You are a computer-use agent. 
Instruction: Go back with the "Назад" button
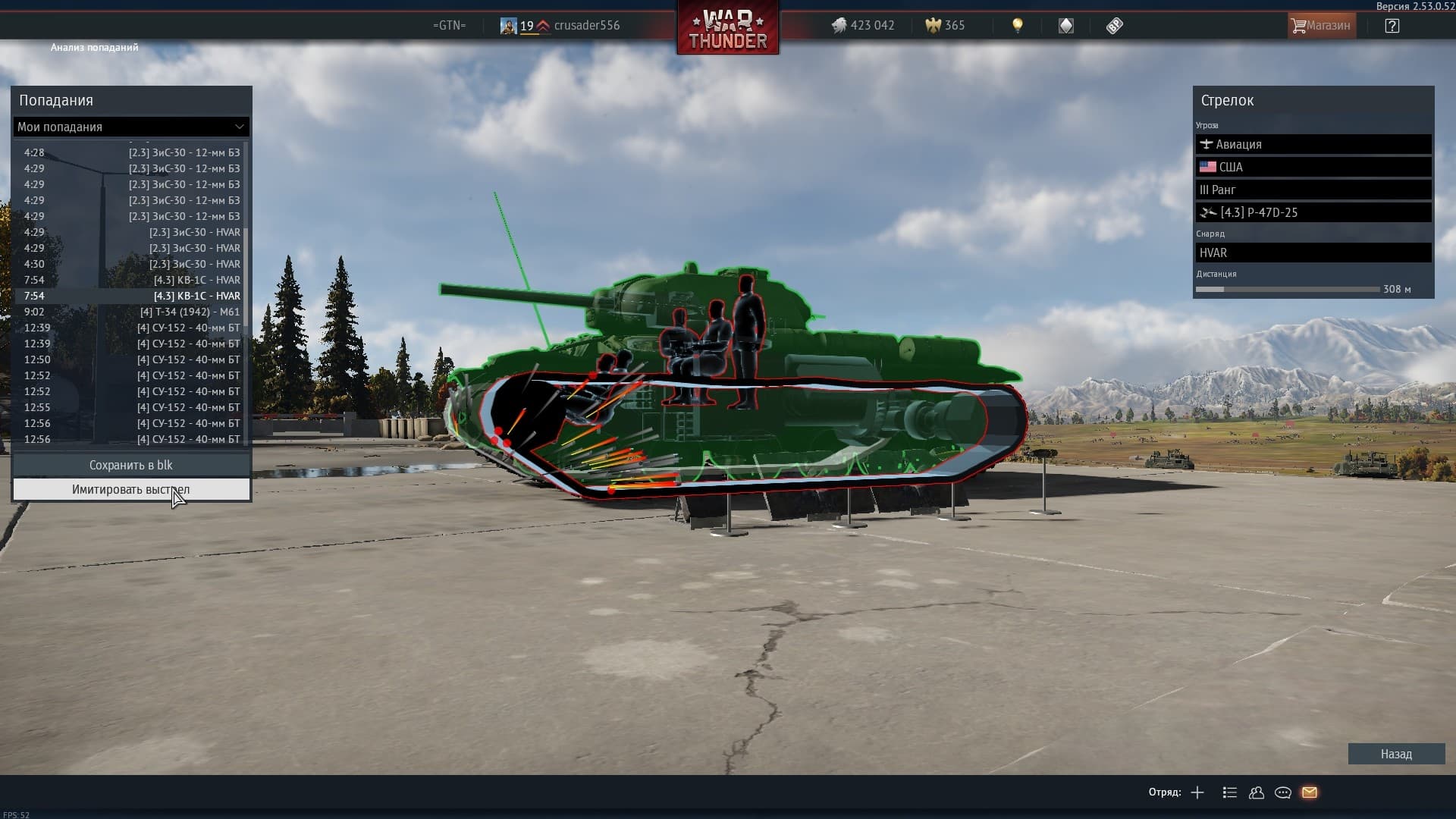[1395, 754]
